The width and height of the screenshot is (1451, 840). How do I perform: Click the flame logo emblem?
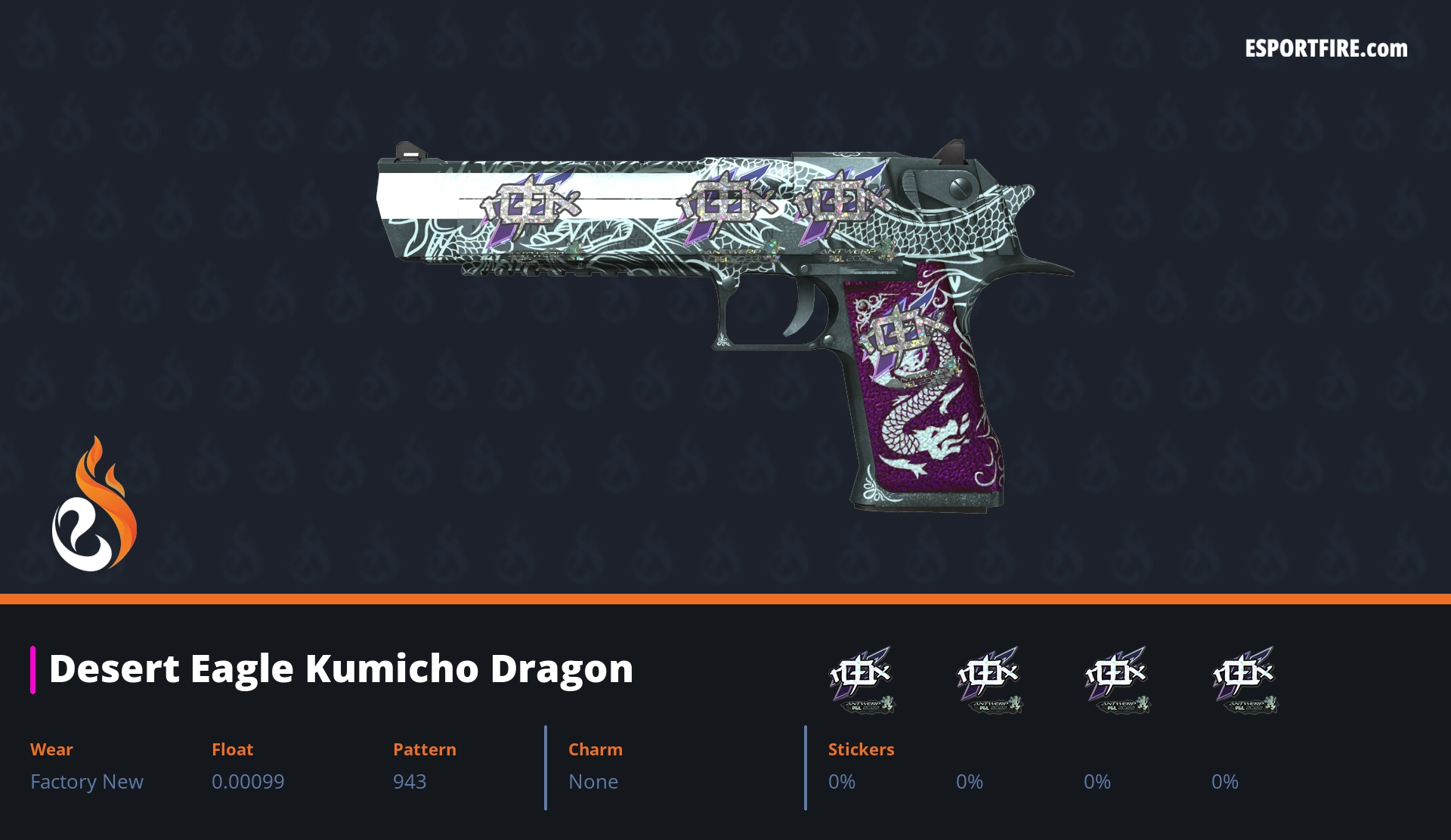(94, 506)
